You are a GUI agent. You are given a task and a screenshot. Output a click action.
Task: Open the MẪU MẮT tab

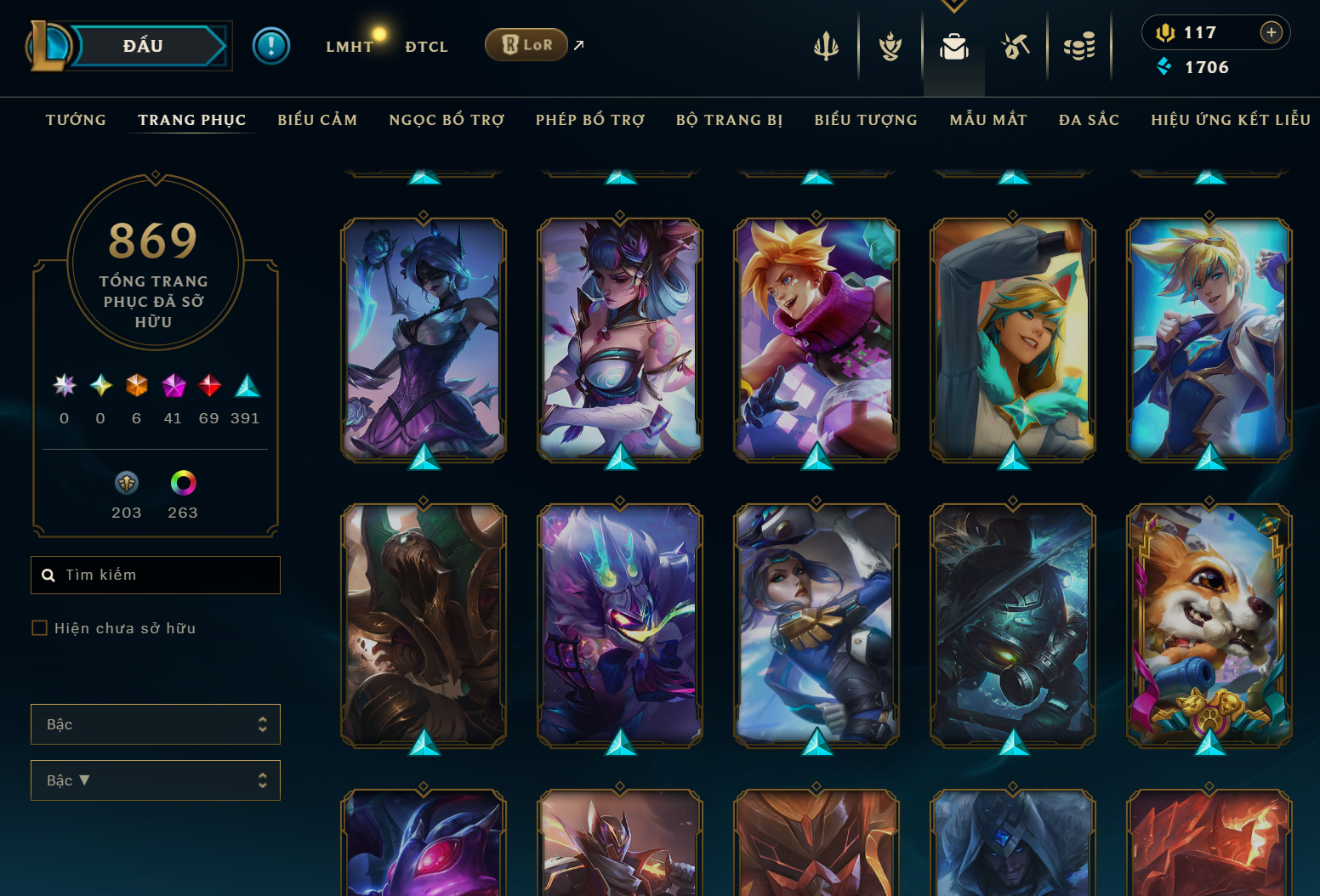tap(988, 120)
